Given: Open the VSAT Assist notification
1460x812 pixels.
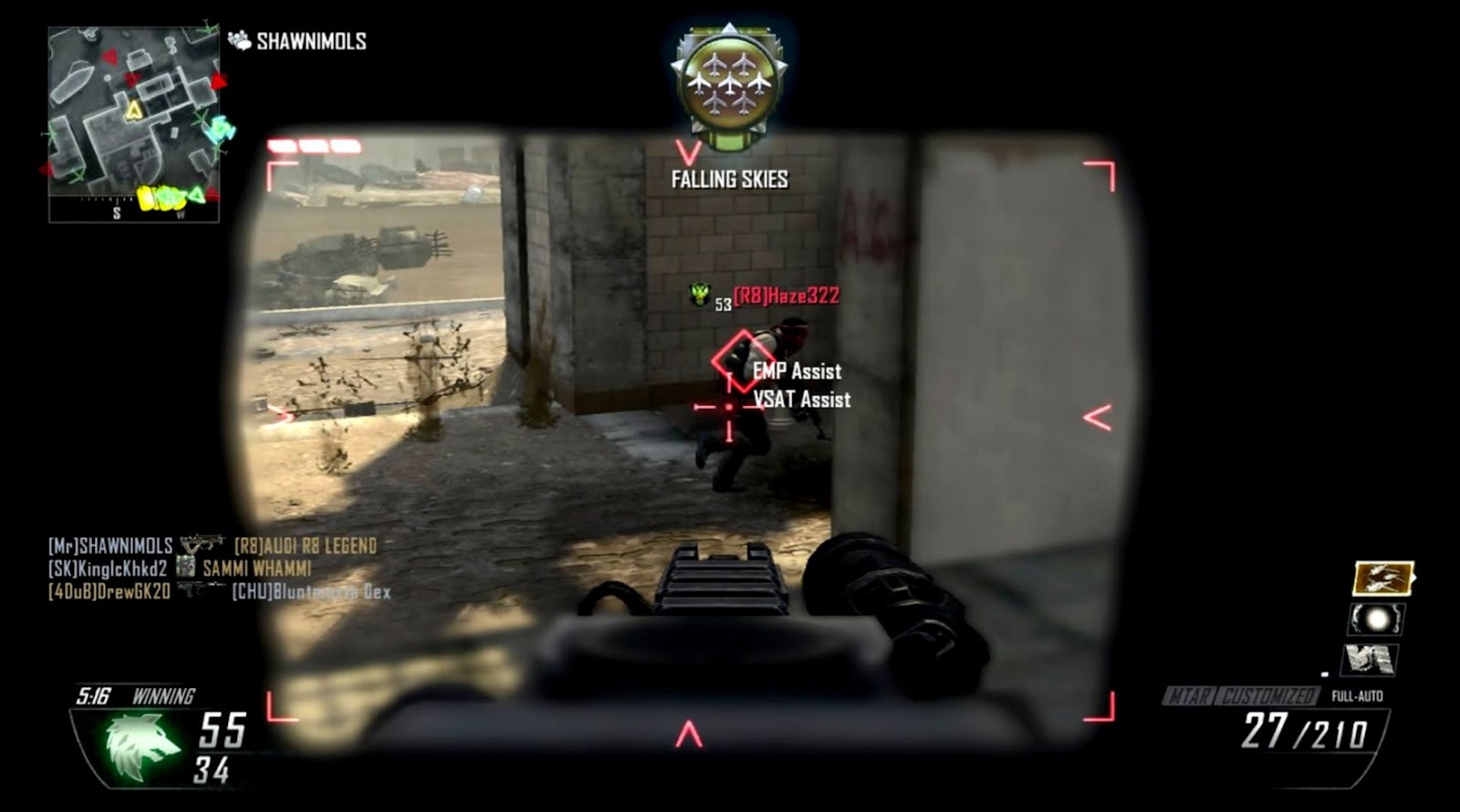Looking at the screenshot, I should 800,399.
